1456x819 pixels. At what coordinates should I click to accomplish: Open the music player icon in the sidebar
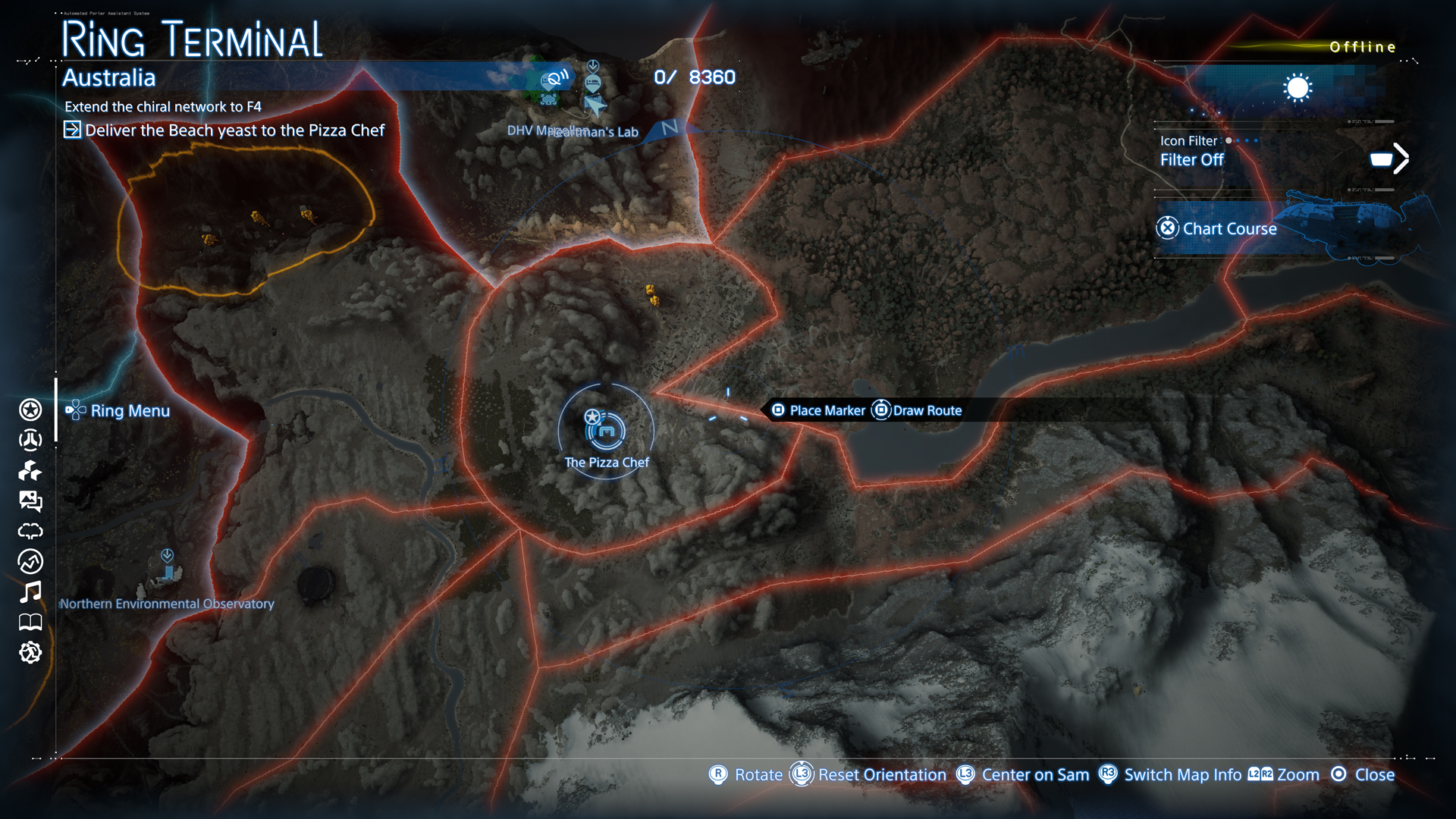(x=29, y=593)
